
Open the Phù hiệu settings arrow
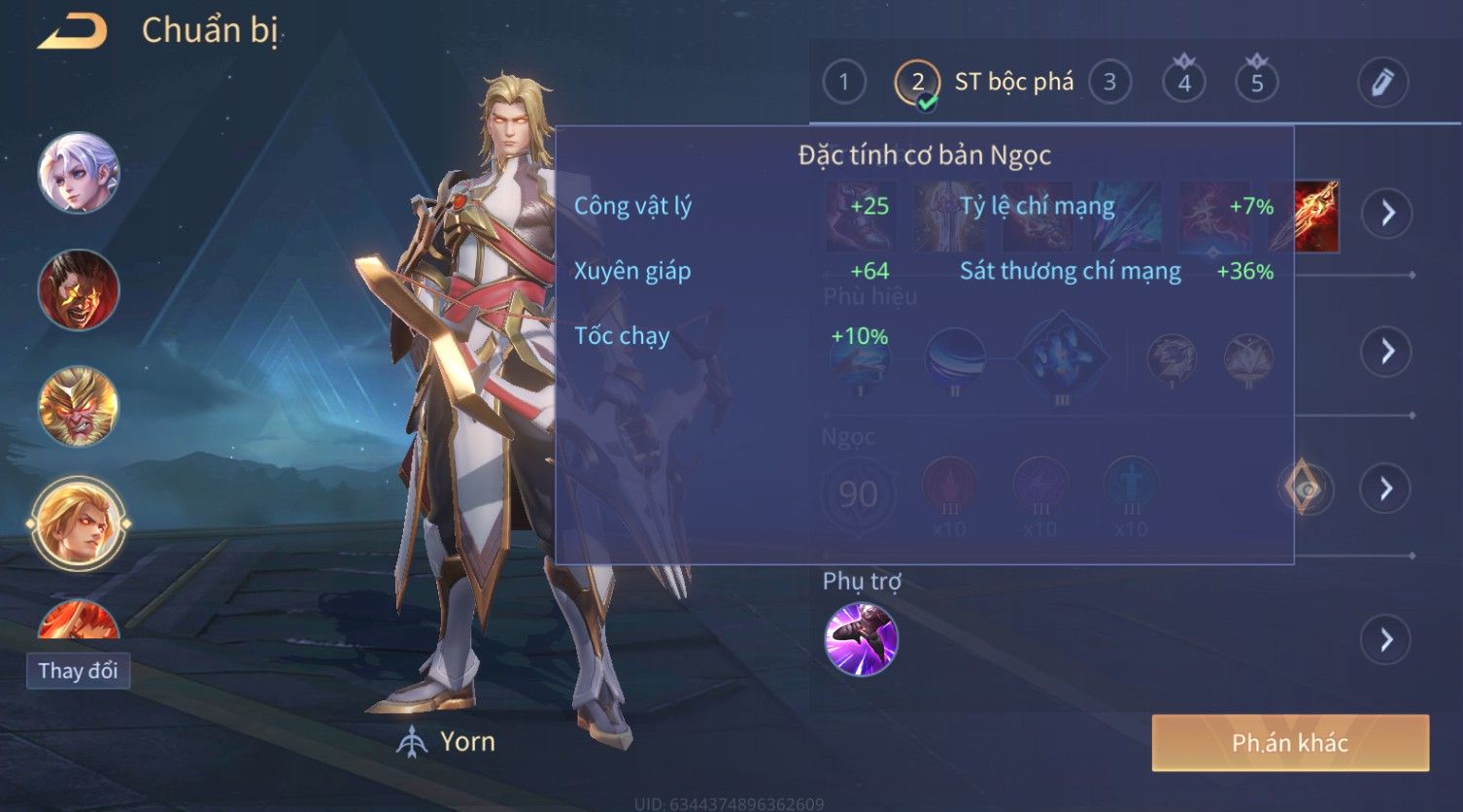[x=1387, y=351]
